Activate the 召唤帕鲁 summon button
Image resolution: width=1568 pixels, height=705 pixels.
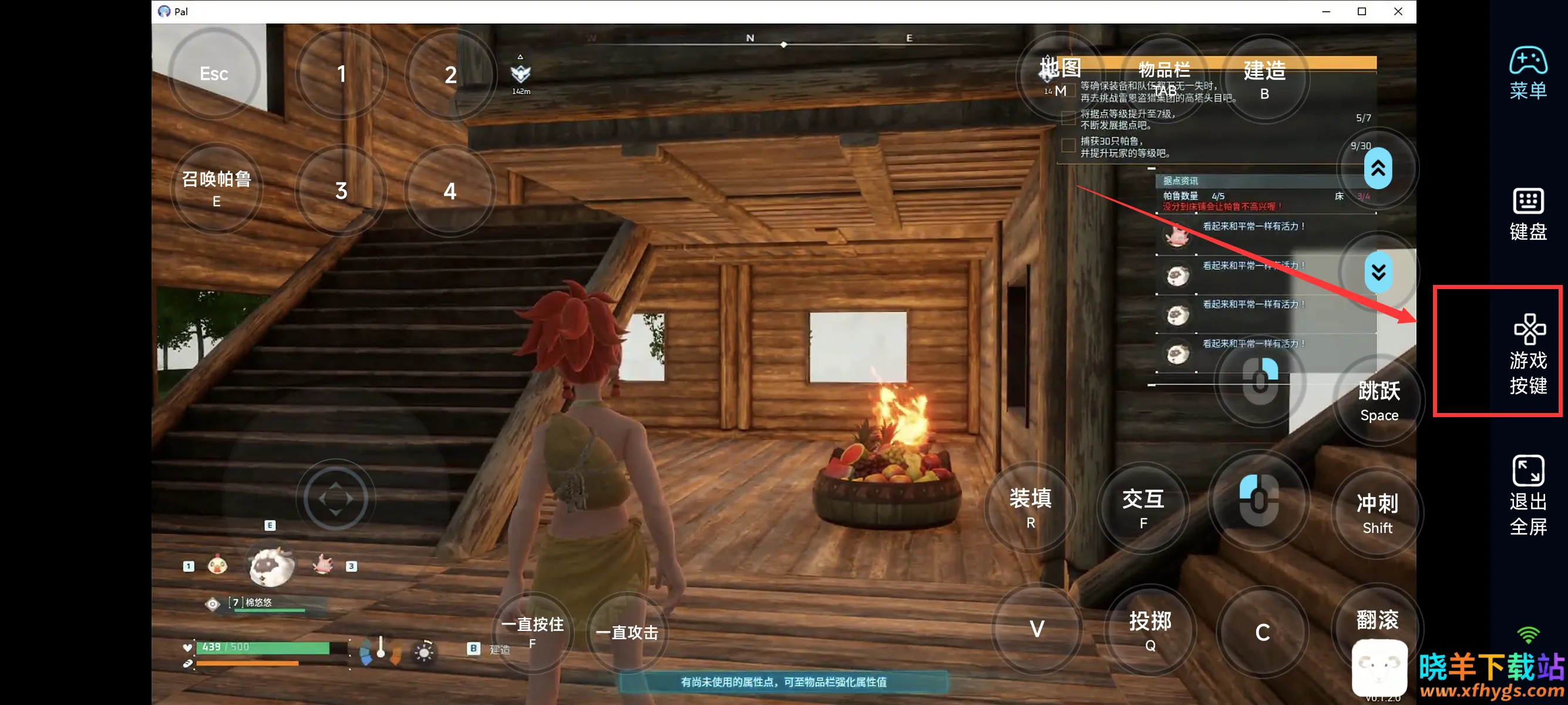coord(216,188)
